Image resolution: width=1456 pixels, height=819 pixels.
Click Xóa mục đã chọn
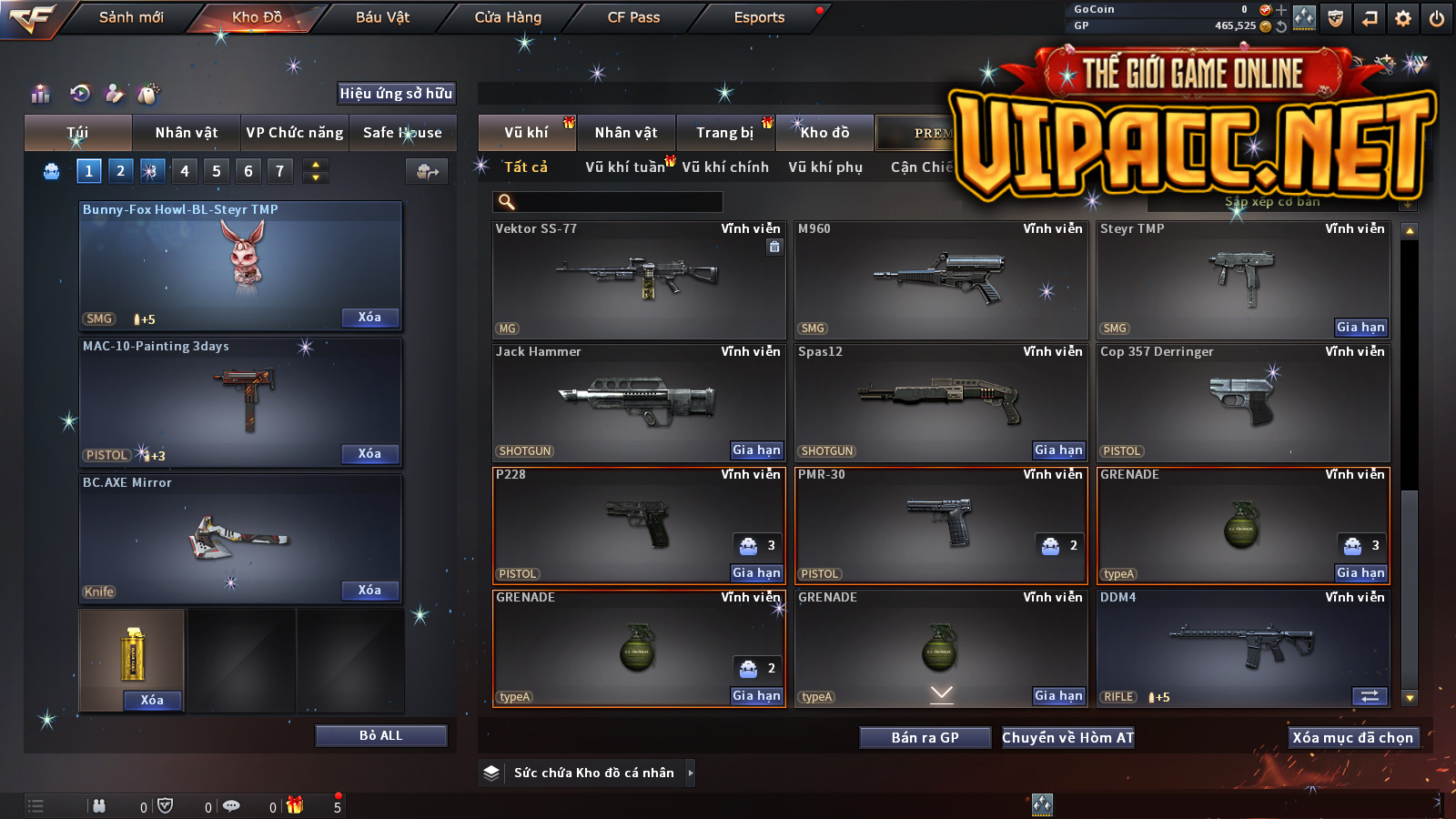coord(1352,738)
